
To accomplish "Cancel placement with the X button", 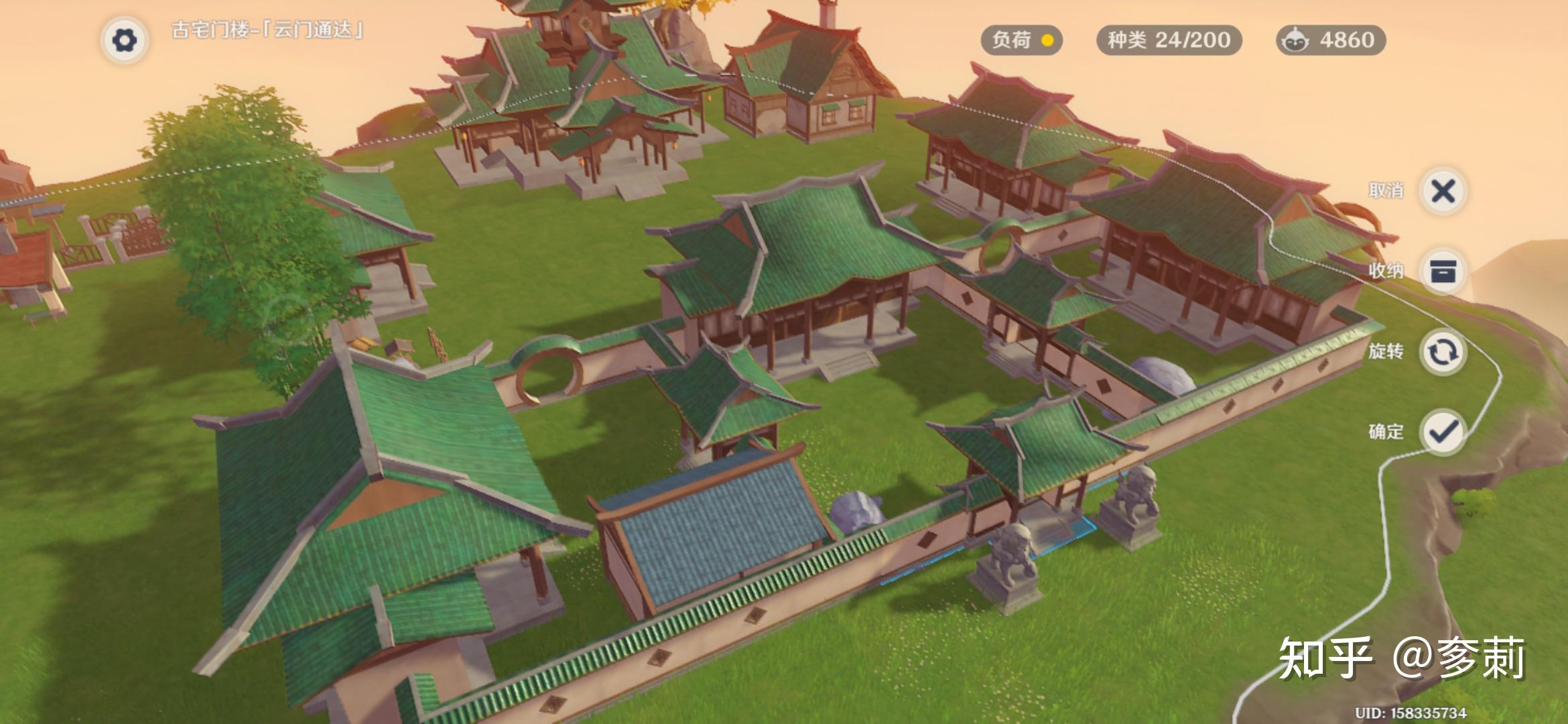I will pyautogui.click(x=1443, y=191).
